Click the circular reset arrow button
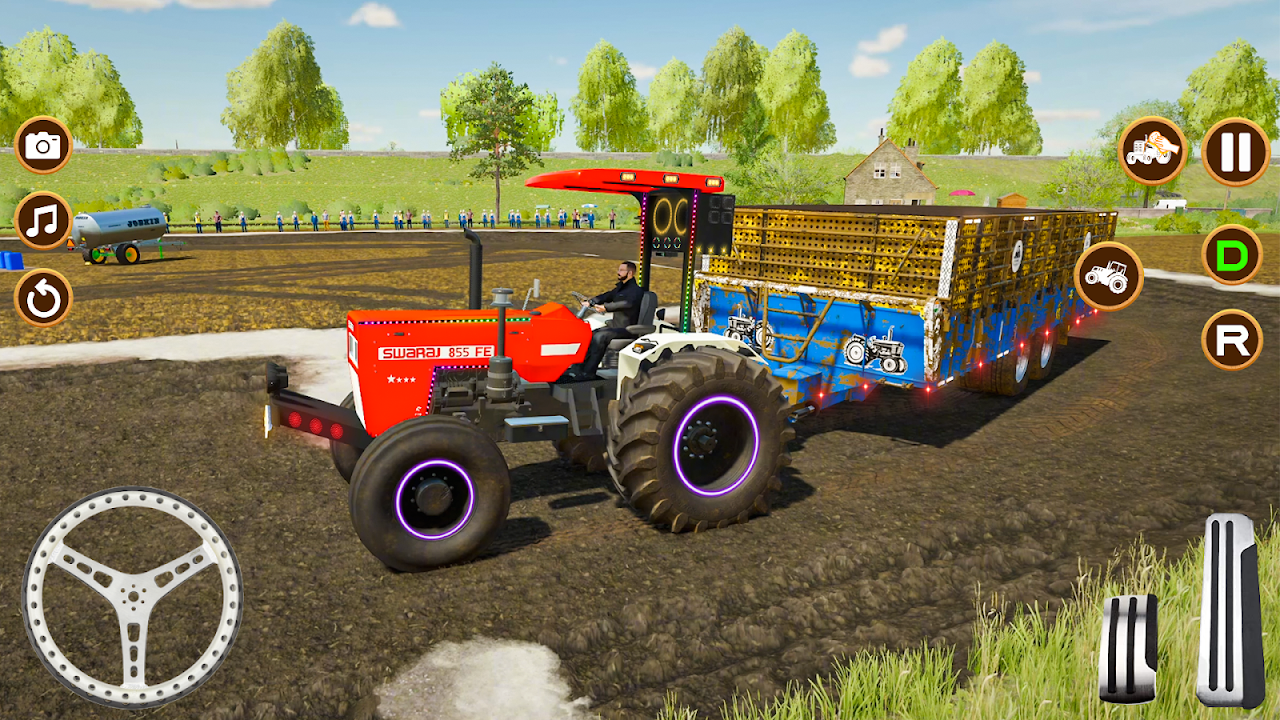Image resolution: width=1280 pixels, height=720 pixels. 43,297
